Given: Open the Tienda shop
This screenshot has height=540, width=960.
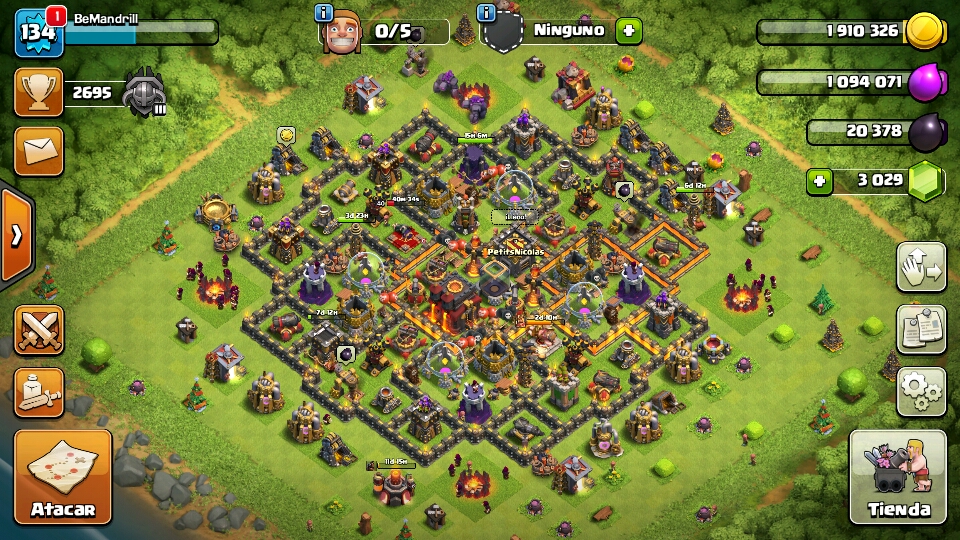Looking at the screenshot, I should (898, 476).
